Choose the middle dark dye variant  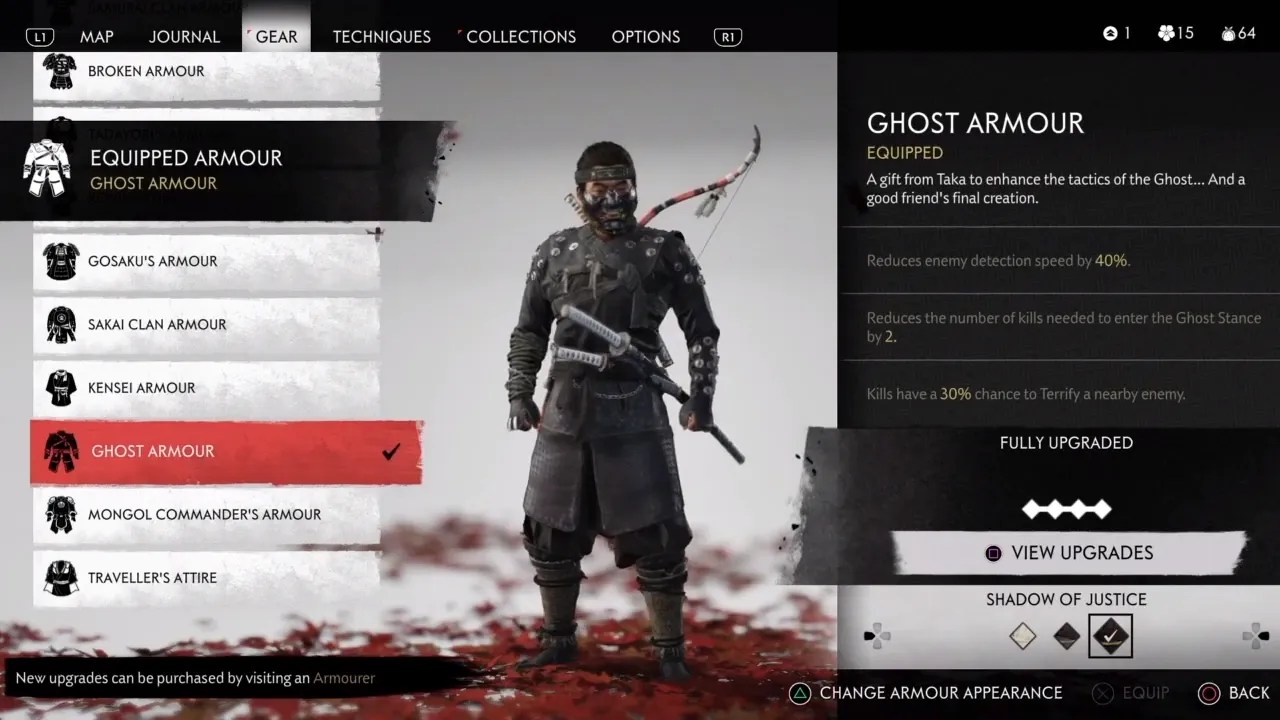coord(1066,636)
